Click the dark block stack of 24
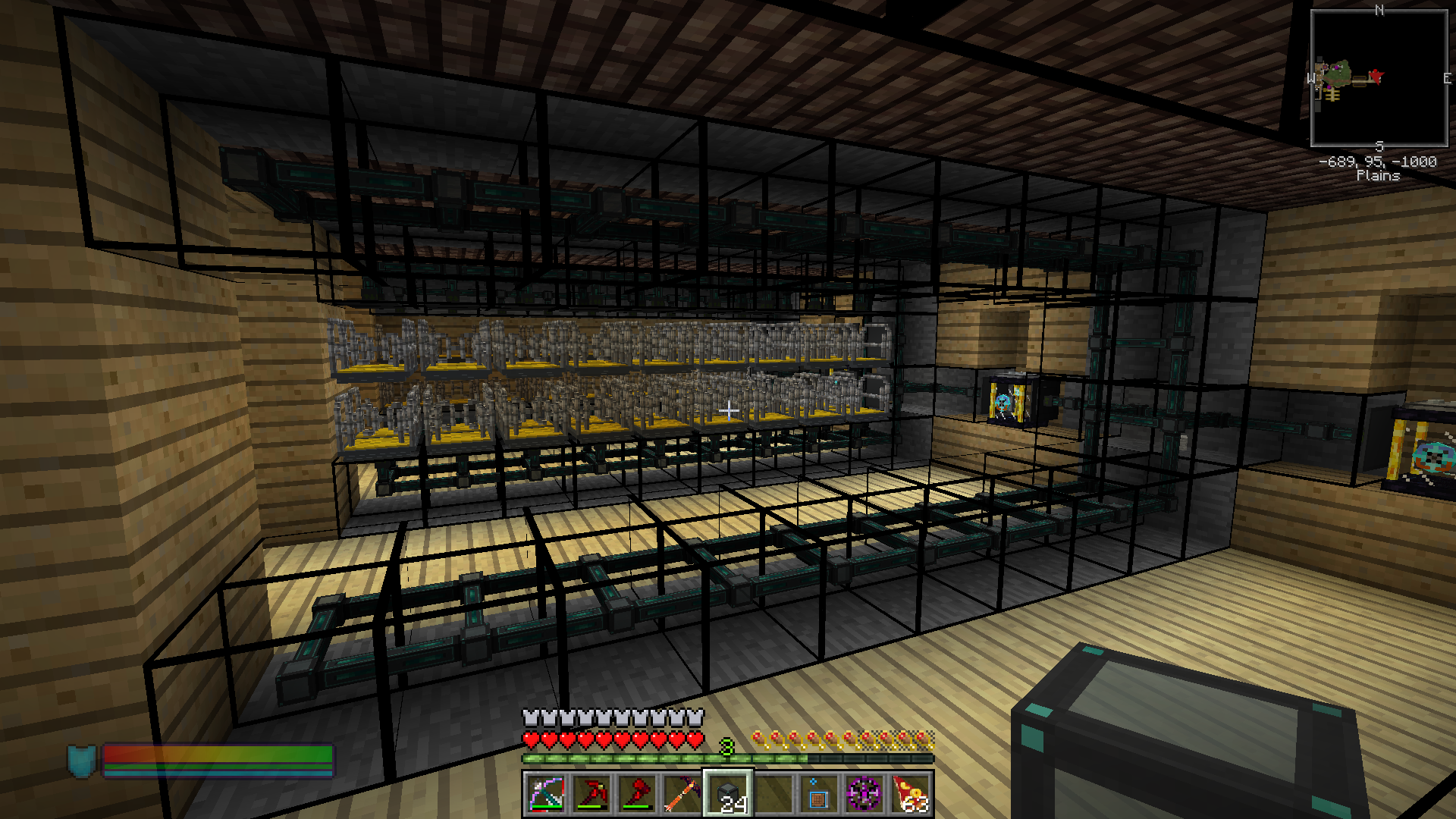Screen dimensions: 1456x819 (728, 794)
